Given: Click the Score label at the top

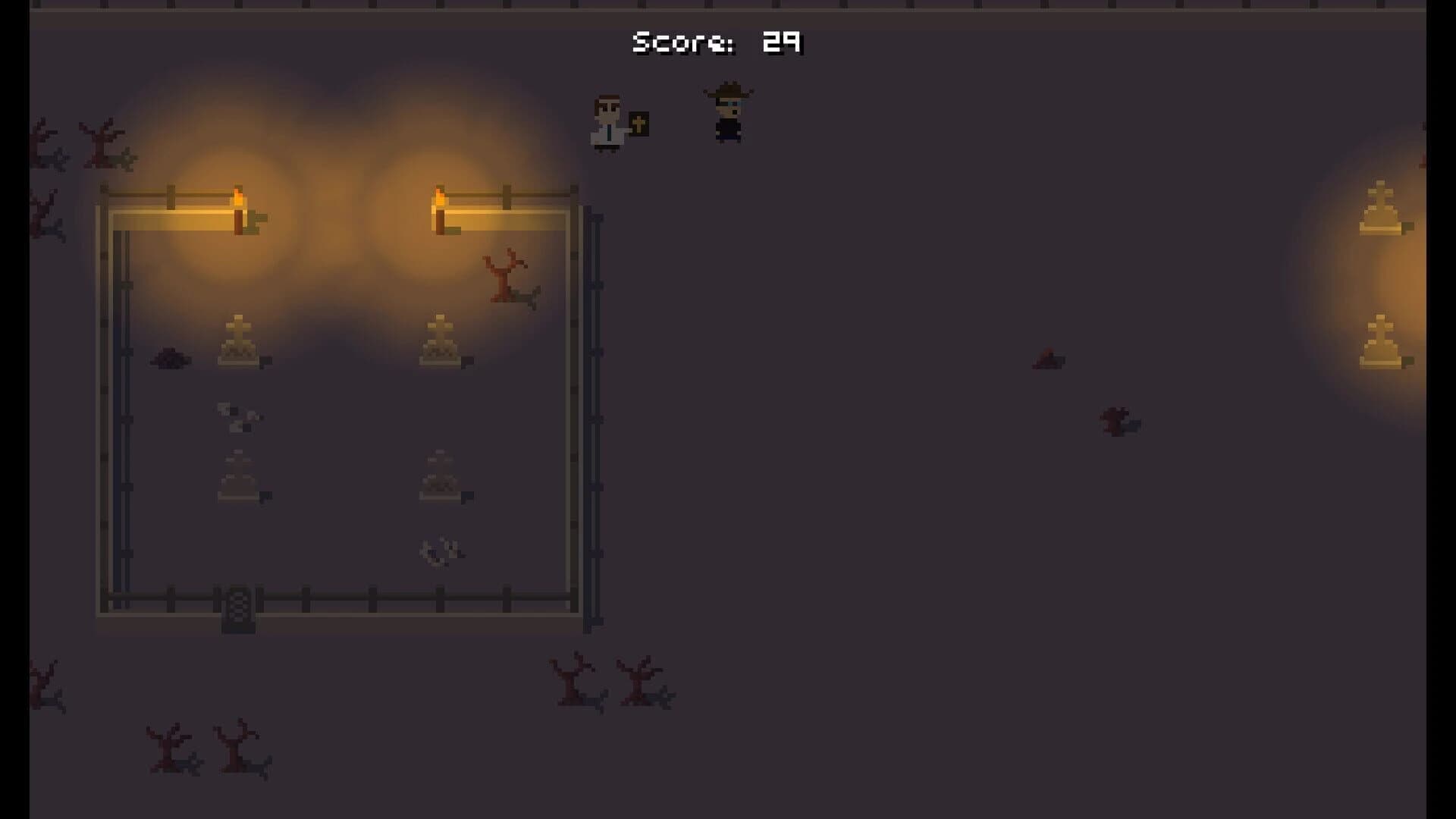Looking at the screenshot, I should 681,43.
